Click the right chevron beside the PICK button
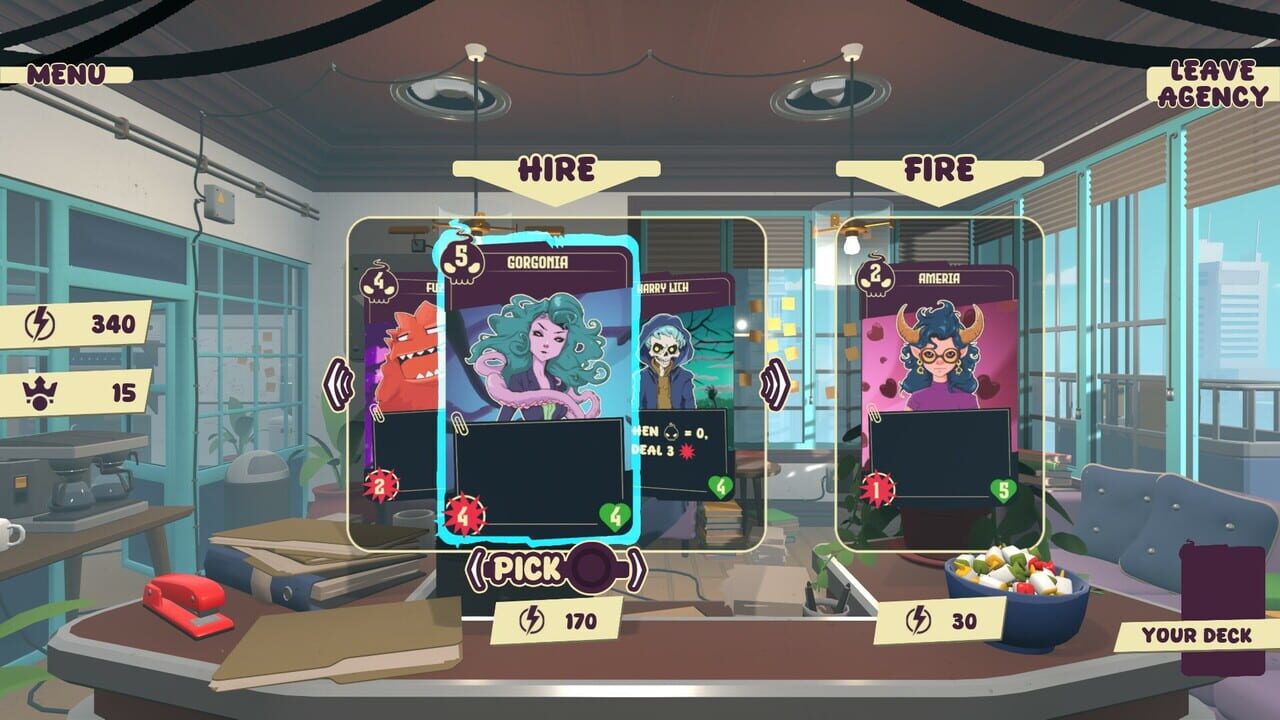The width and height of the screenshot is (1280, 720). [x=636, y=566]
